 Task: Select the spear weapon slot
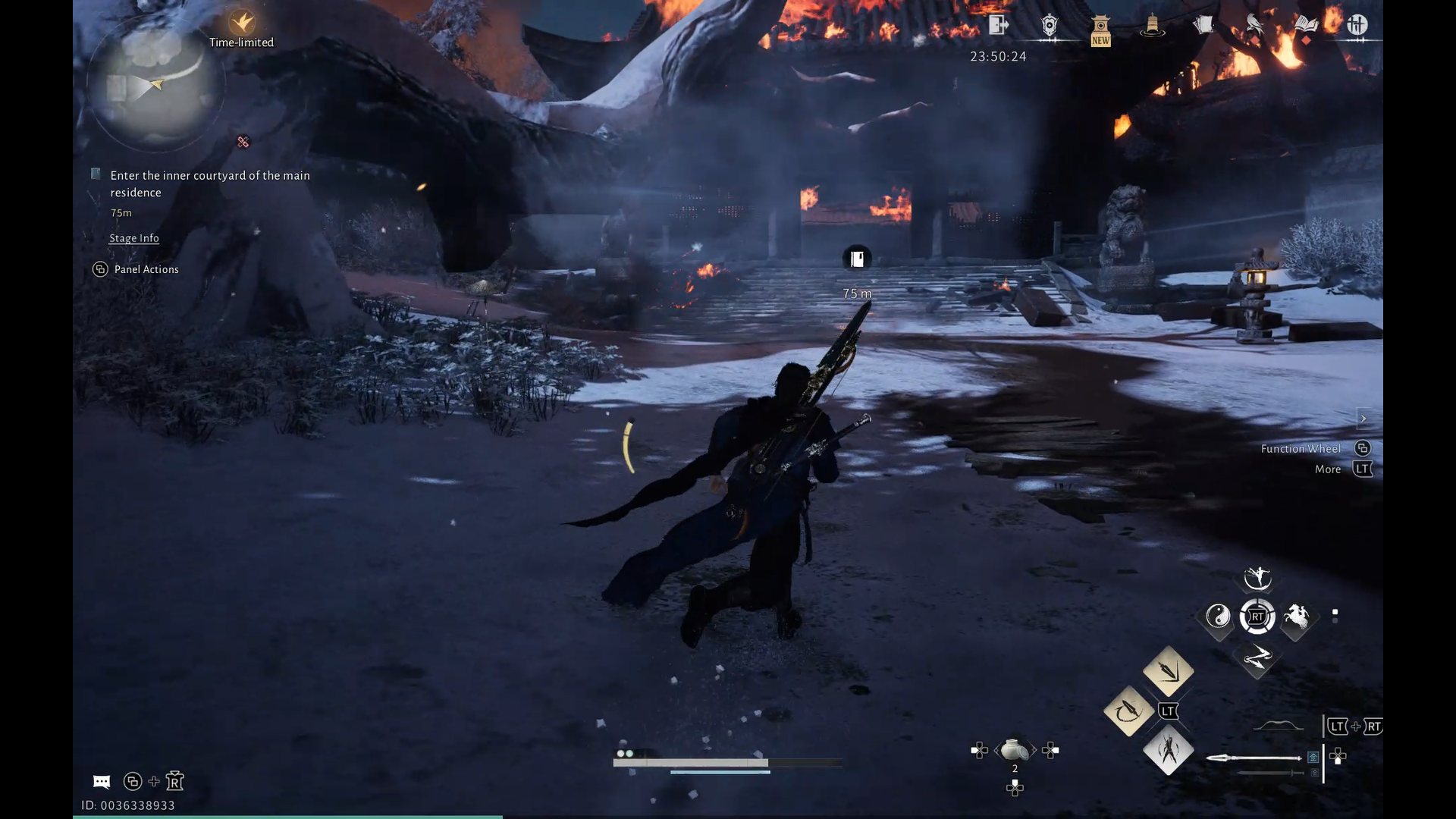point(1254,758)
